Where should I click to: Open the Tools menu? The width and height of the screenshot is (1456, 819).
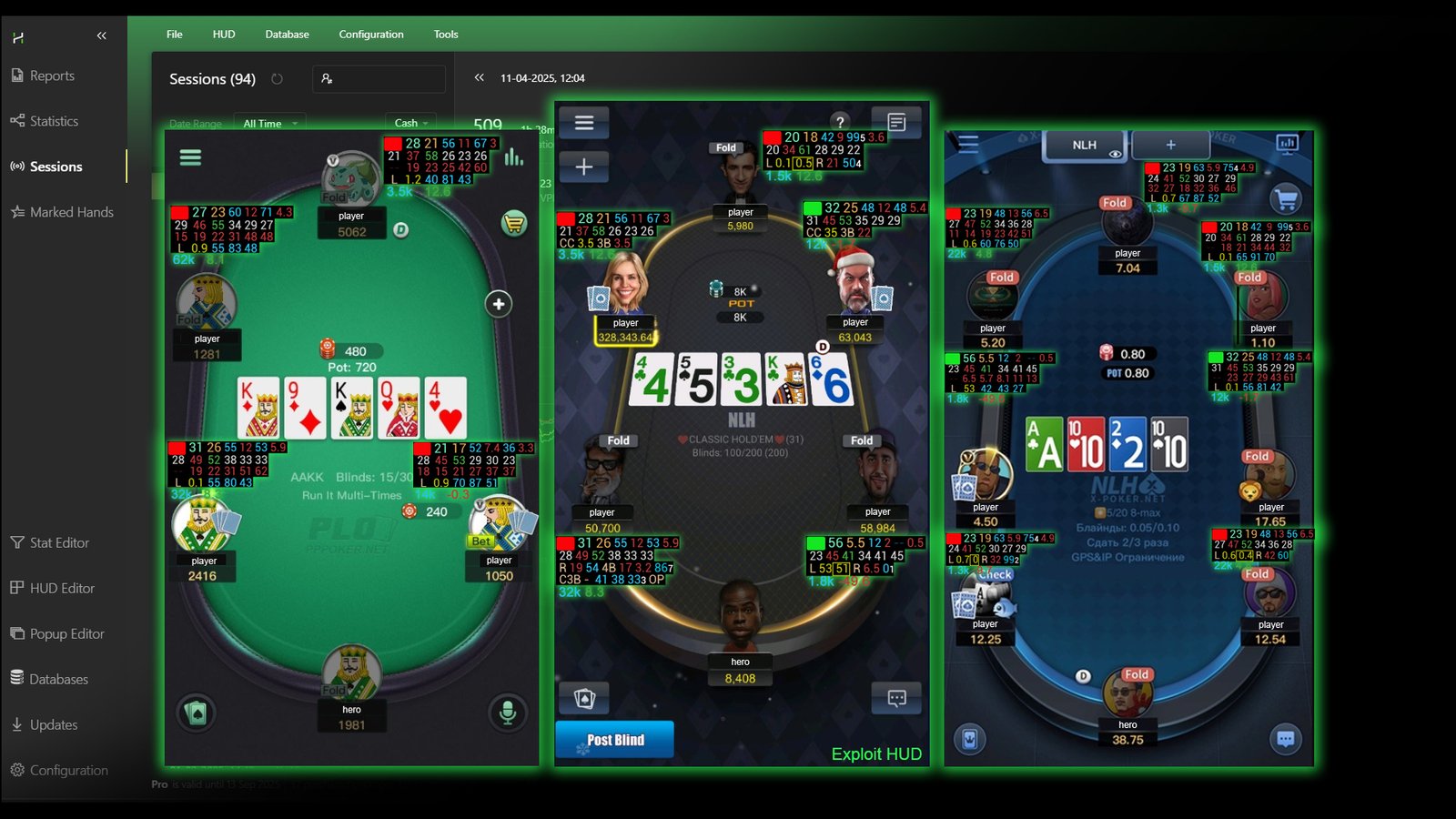point(445,34)
